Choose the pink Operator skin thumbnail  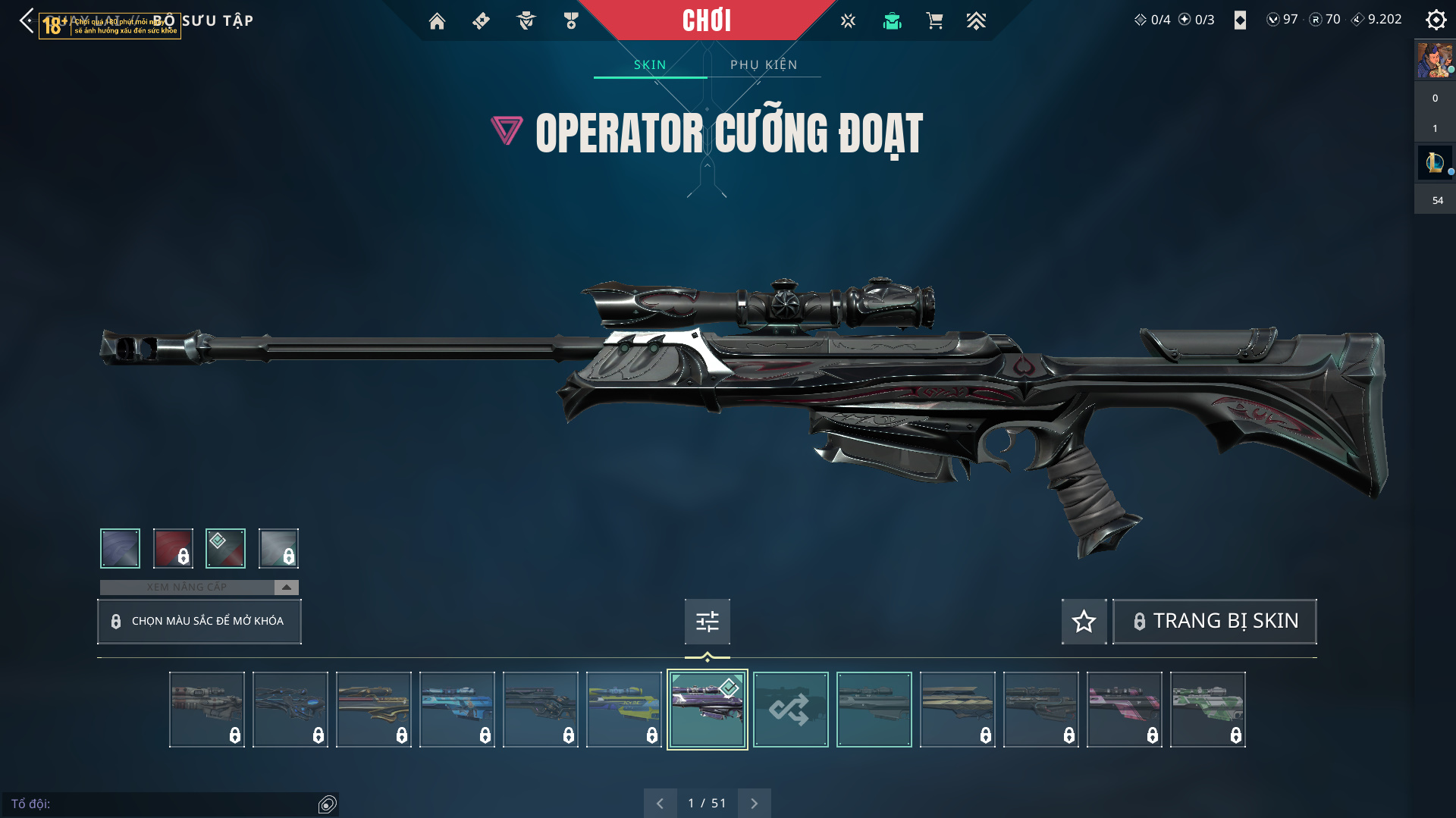pos(1124,710)
